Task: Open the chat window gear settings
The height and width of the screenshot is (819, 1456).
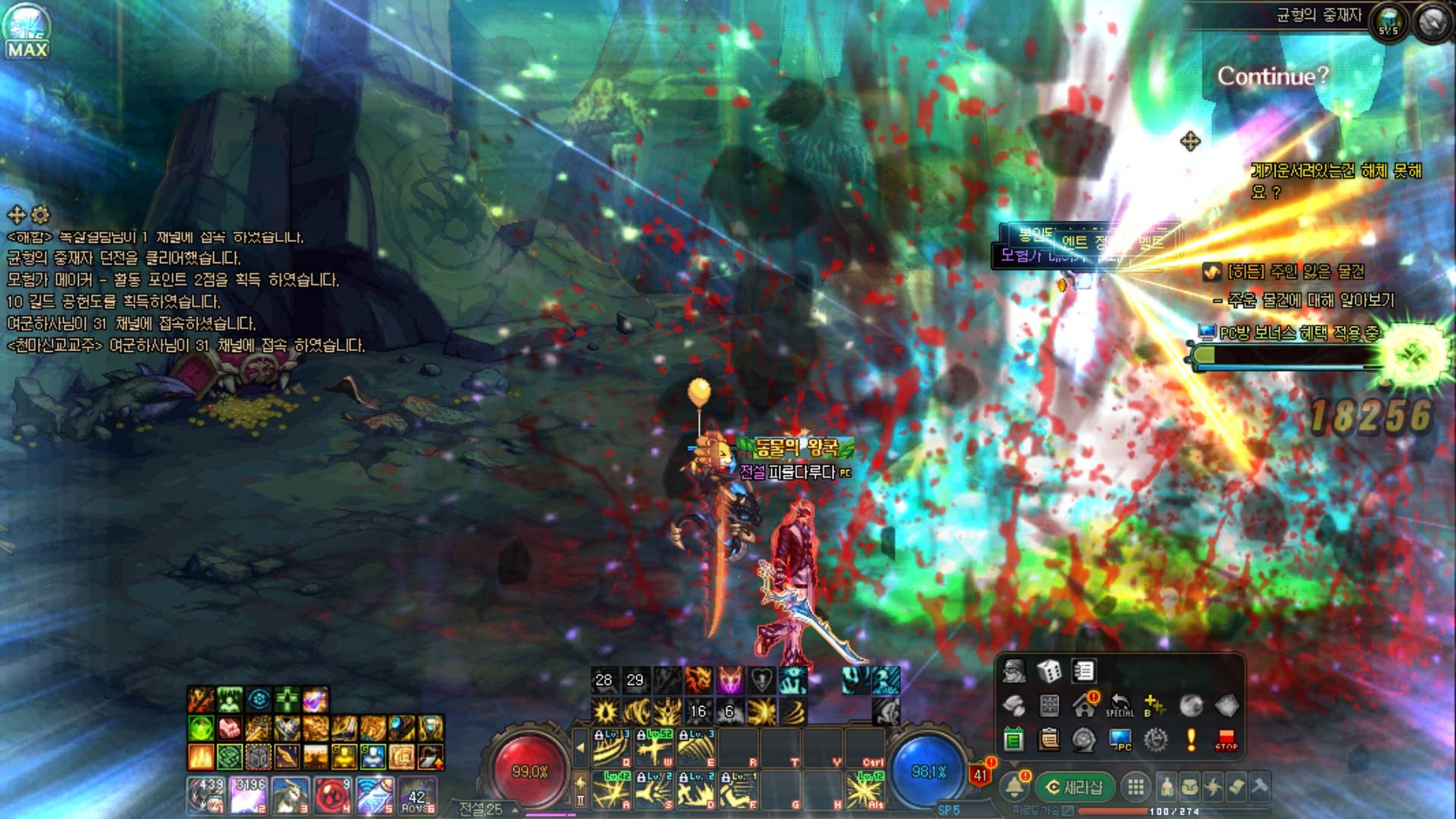Action: (40, 215)
